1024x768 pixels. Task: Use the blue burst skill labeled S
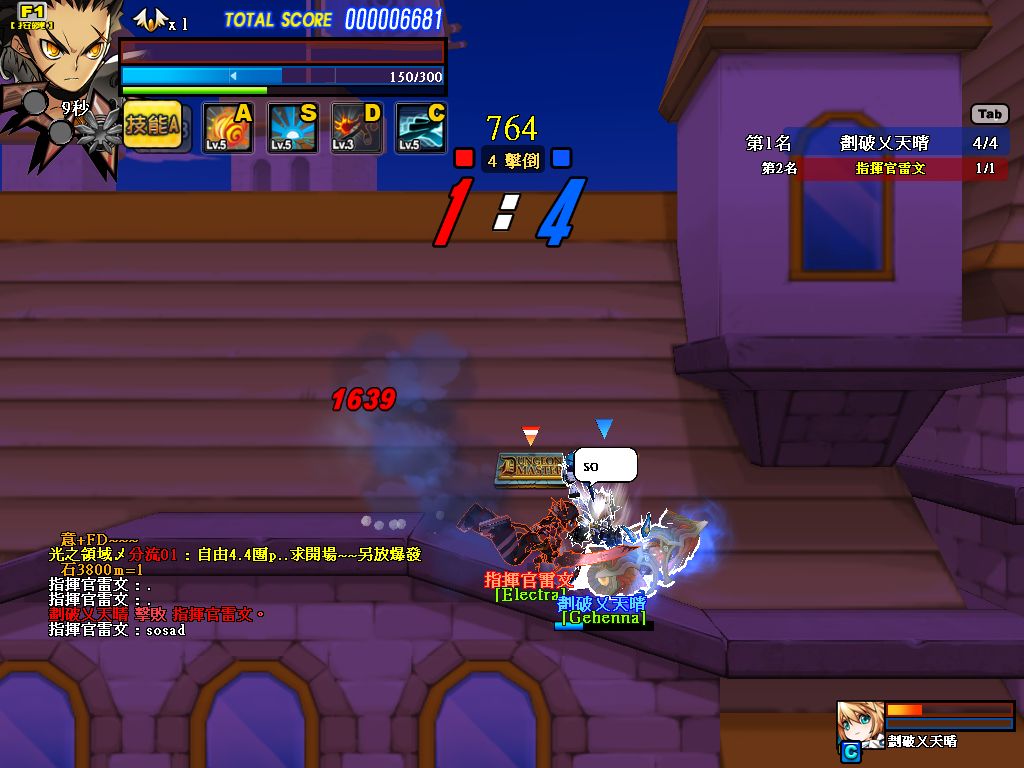[293, 128]
